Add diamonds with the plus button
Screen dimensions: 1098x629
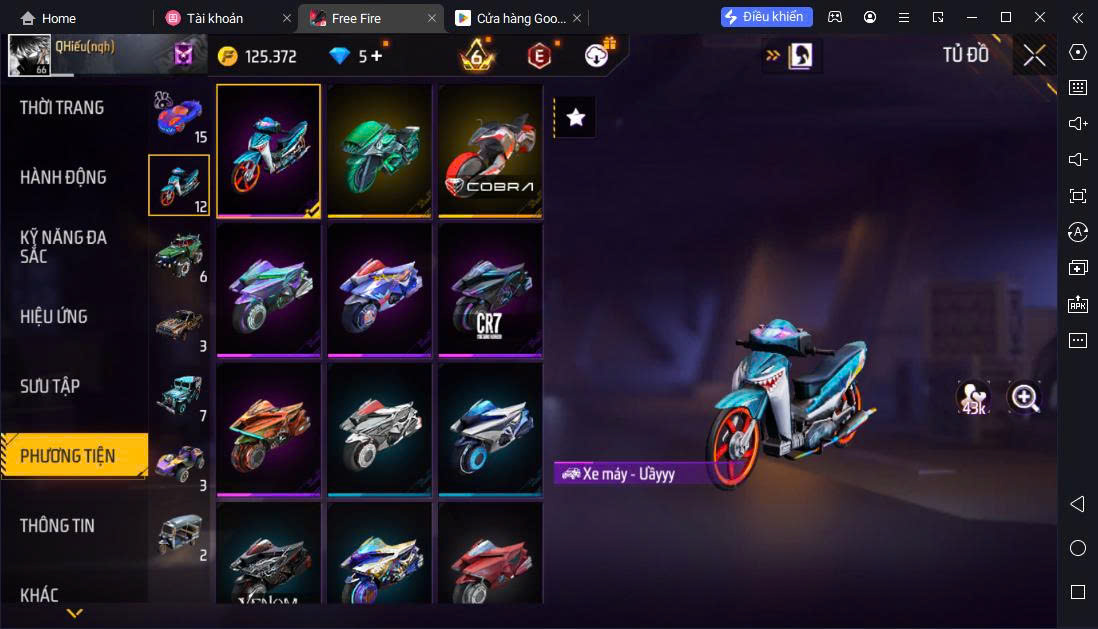[376, 56]
